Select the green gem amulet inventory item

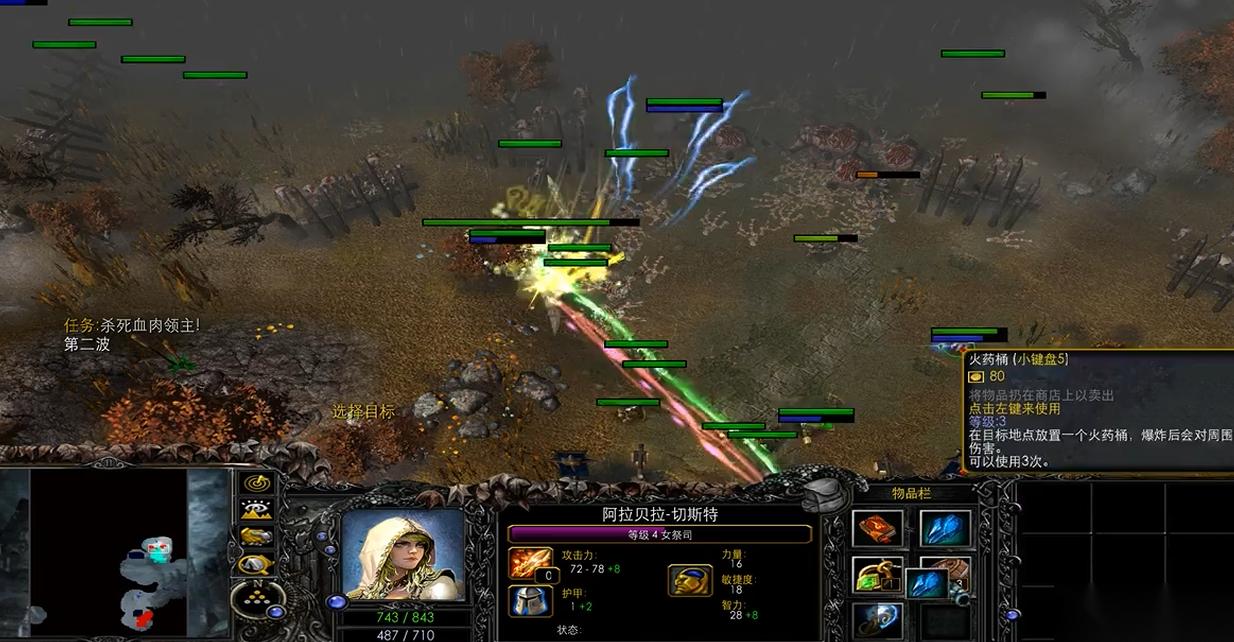pyautogui.click(x=877, y=575)
